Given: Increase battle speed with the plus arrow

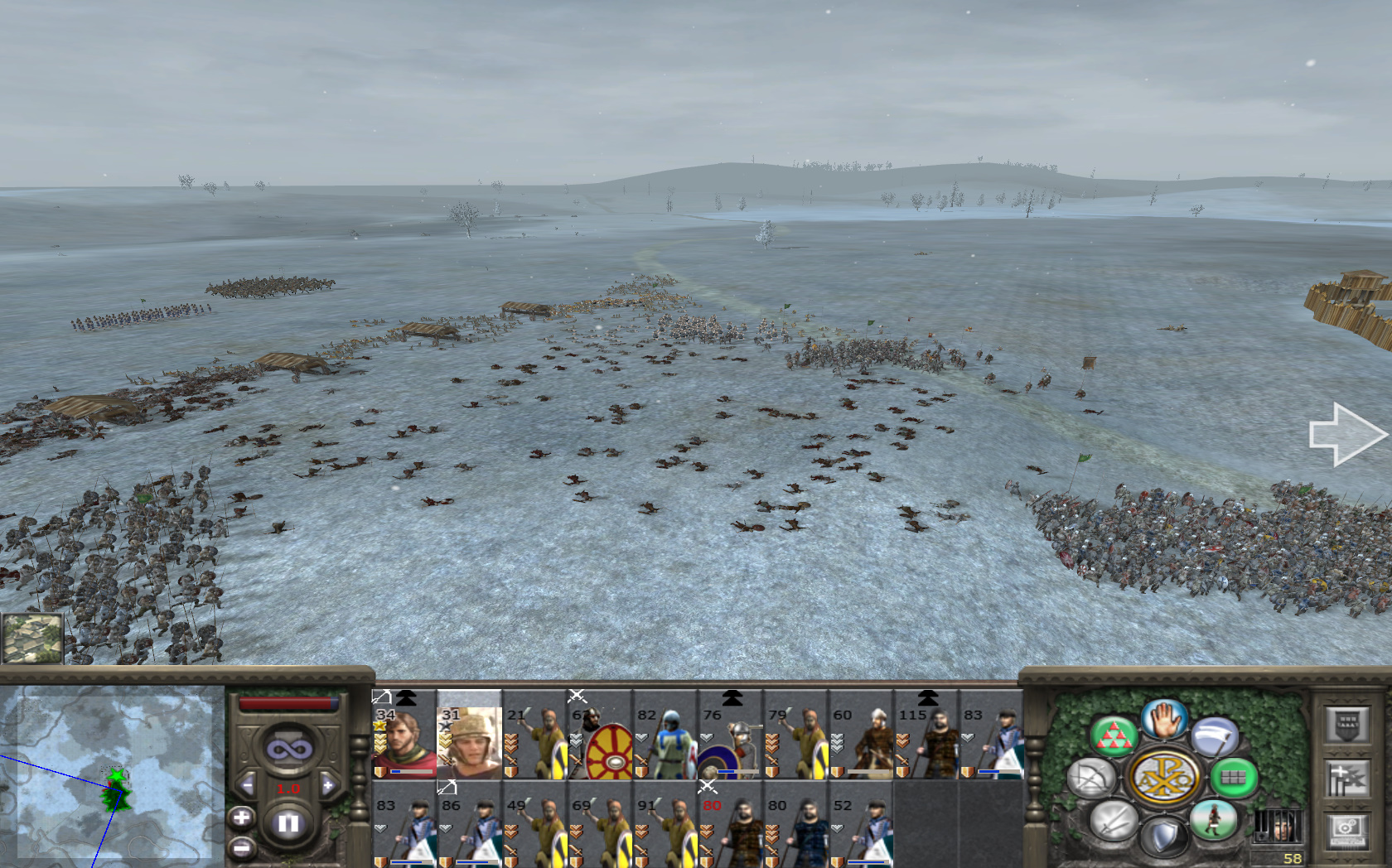Looking at the screenshot, I should 329,785.
